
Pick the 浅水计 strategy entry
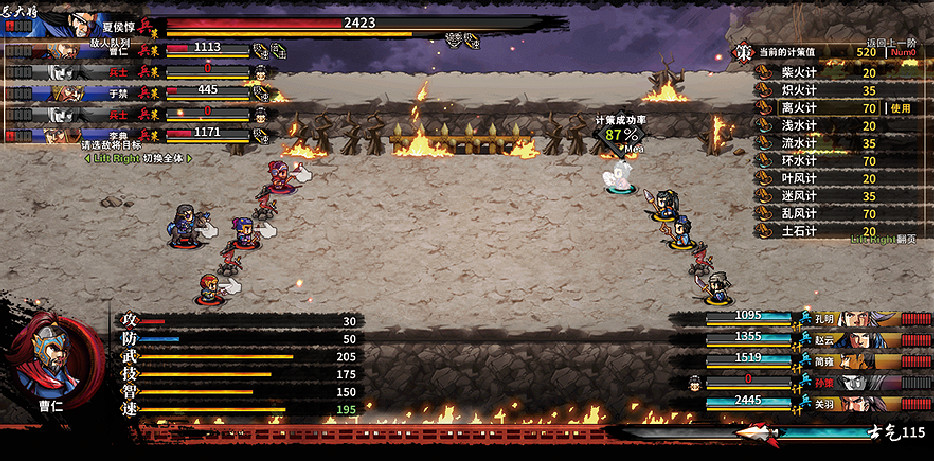pyautogui.click(x=798, y=126)
